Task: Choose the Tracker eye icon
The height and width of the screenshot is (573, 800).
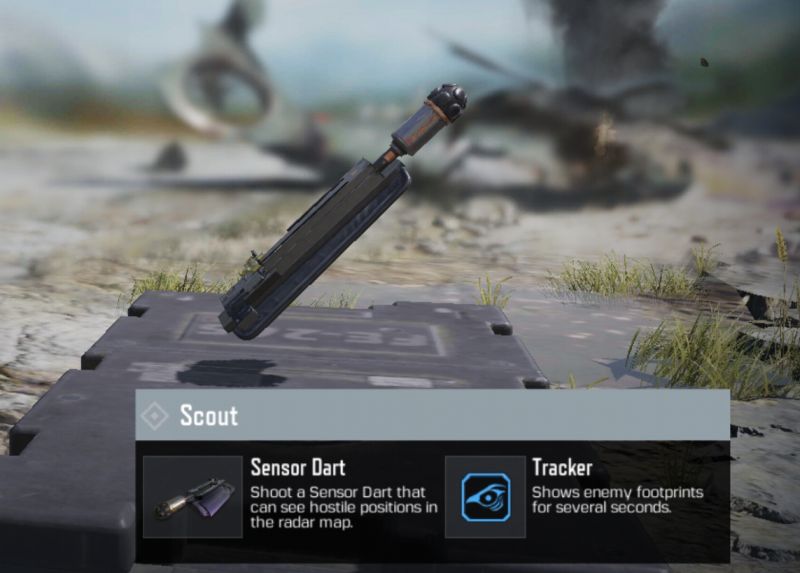Action: point(485,497)
